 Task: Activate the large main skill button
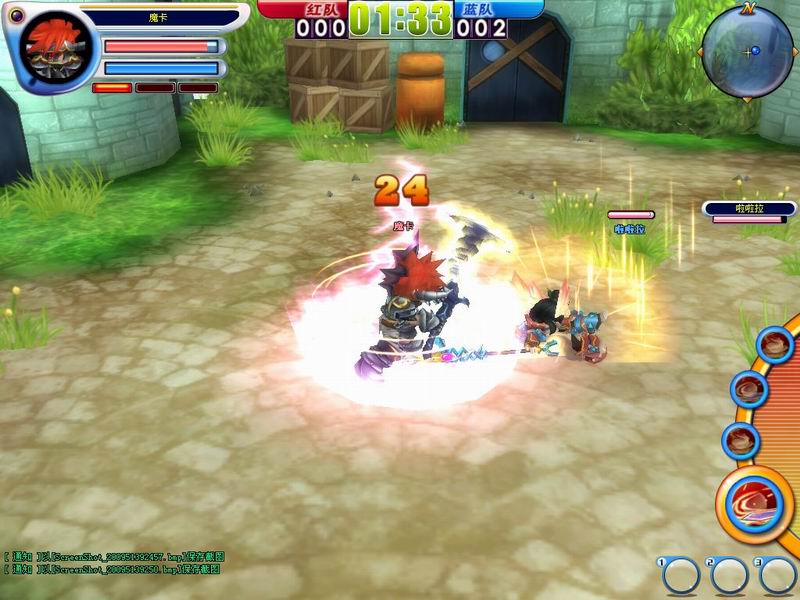[x=753, y=503]
